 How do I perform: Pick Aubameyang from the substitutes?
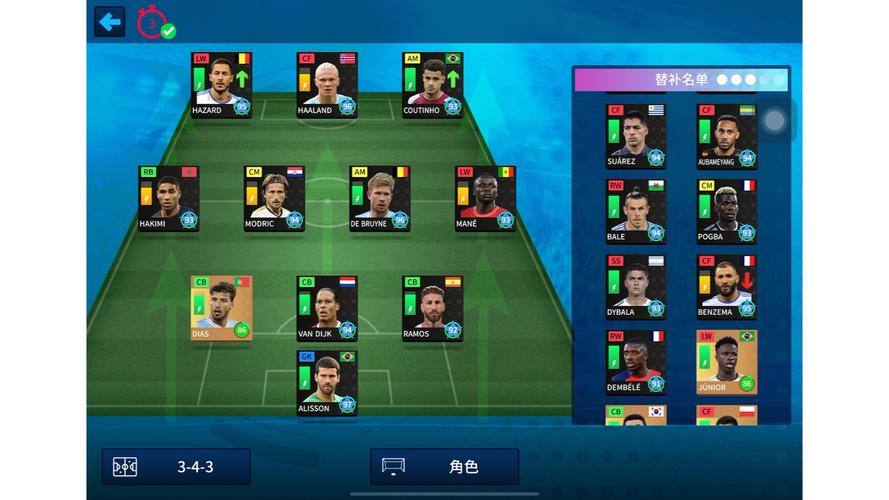pyautogui.click(x=727, y=136)
